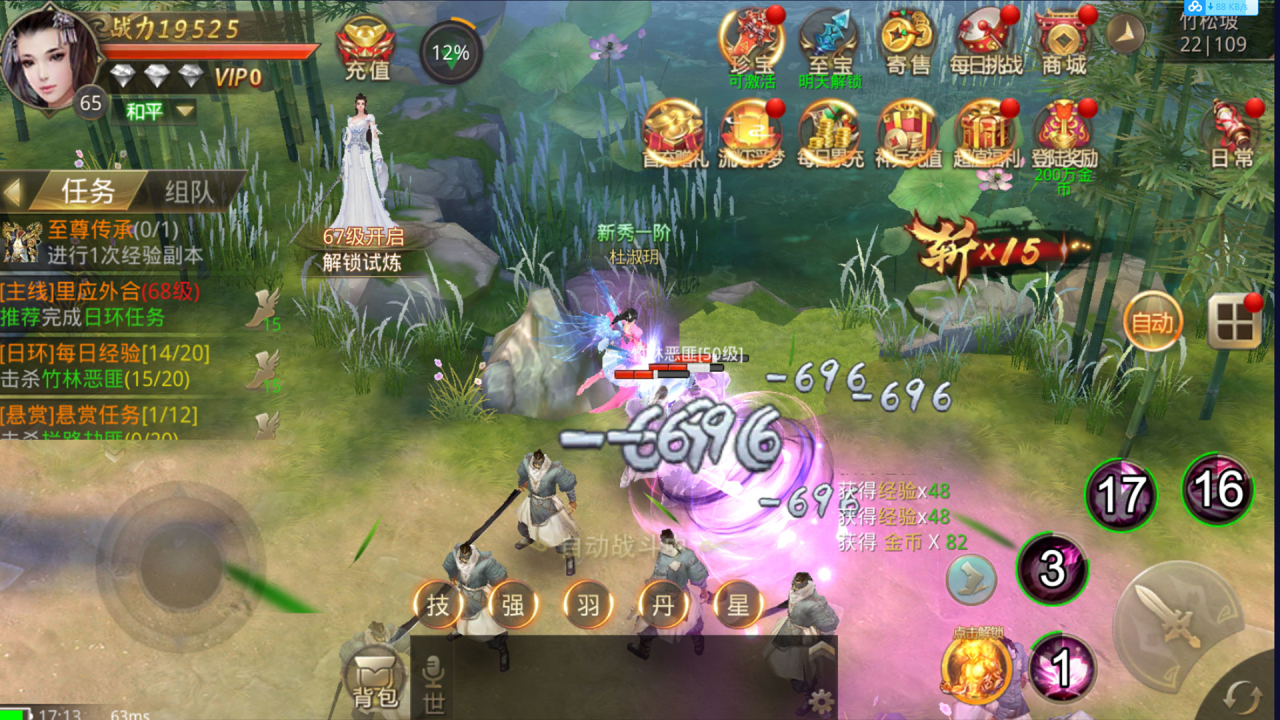Viewport: 1280px width, 720px height.
Task: Switch to the 组队 team tab
Action: 187,191
